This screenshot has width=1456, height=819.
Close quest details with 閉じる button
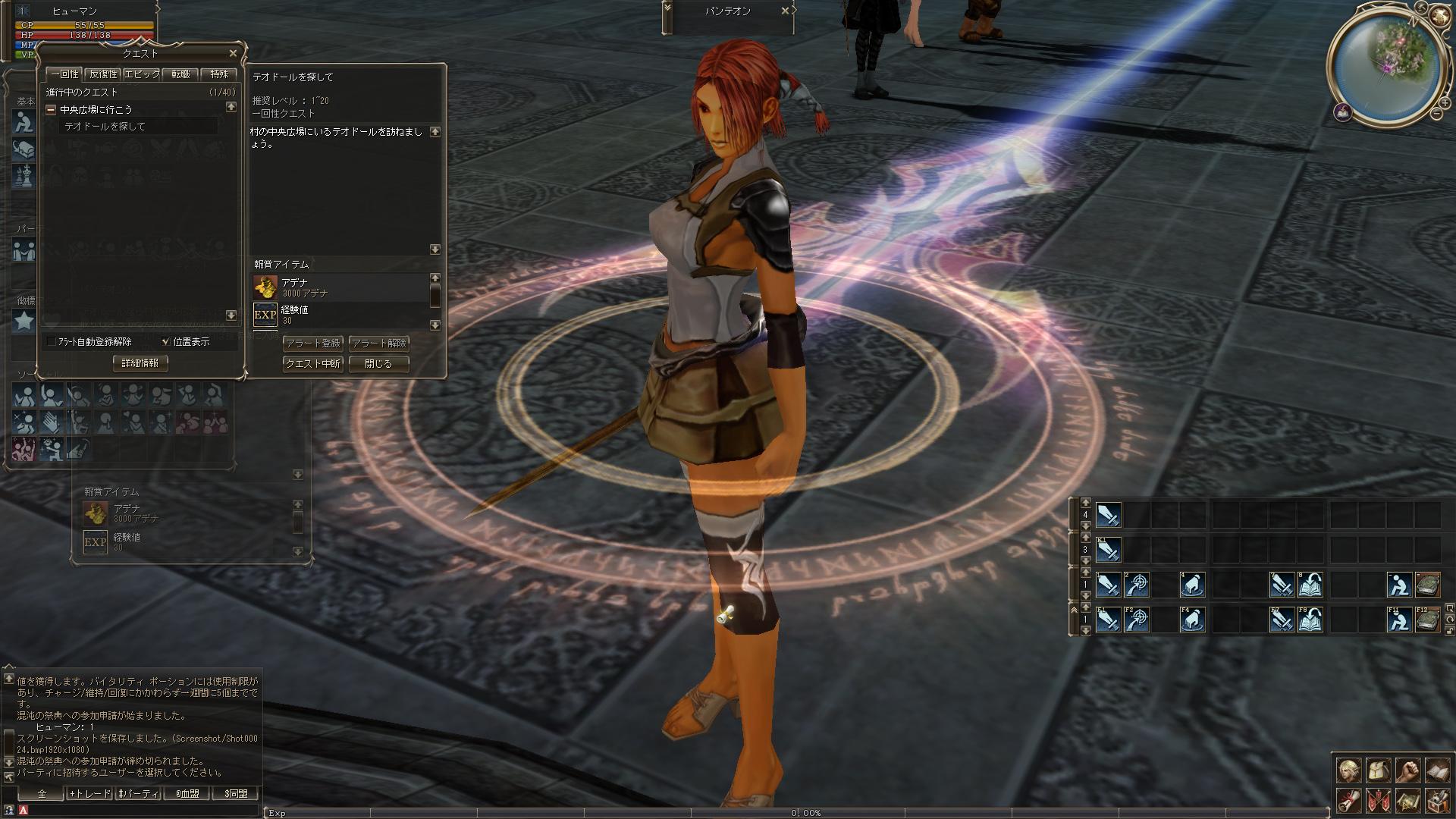[x=379, y=364]
